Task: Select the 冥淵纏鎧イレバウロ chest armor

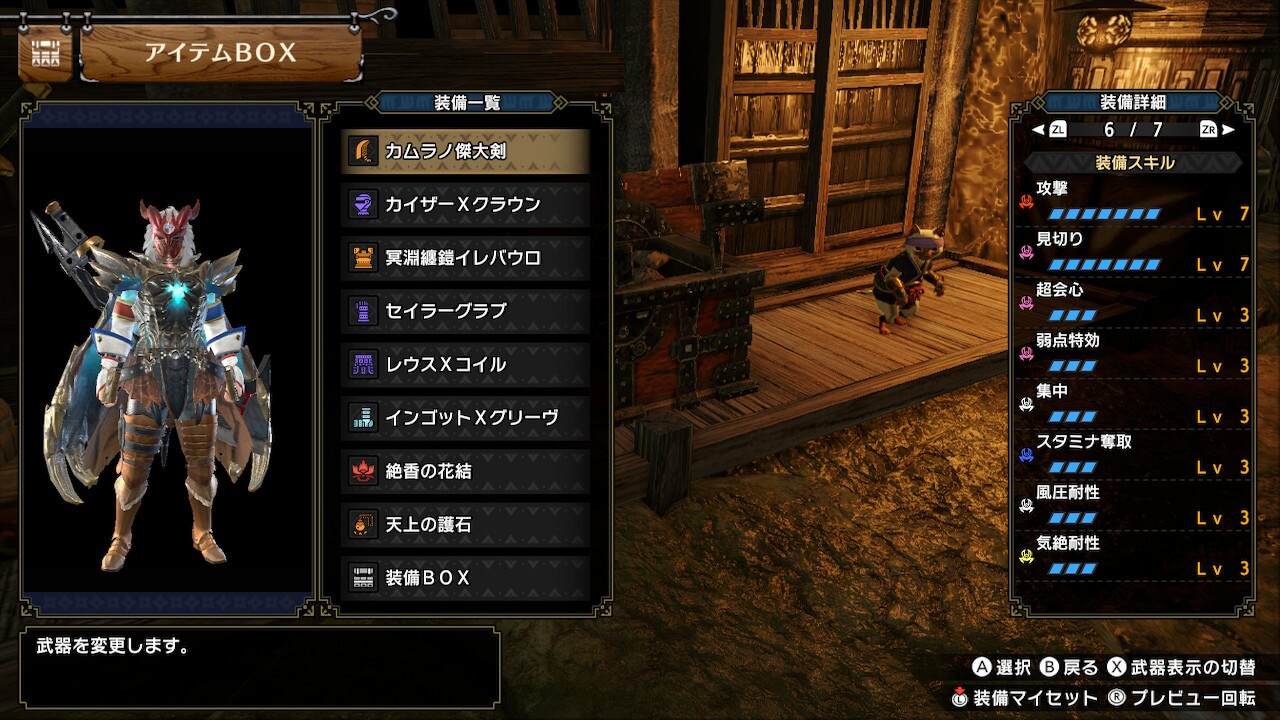Action: tap(465, 258)
